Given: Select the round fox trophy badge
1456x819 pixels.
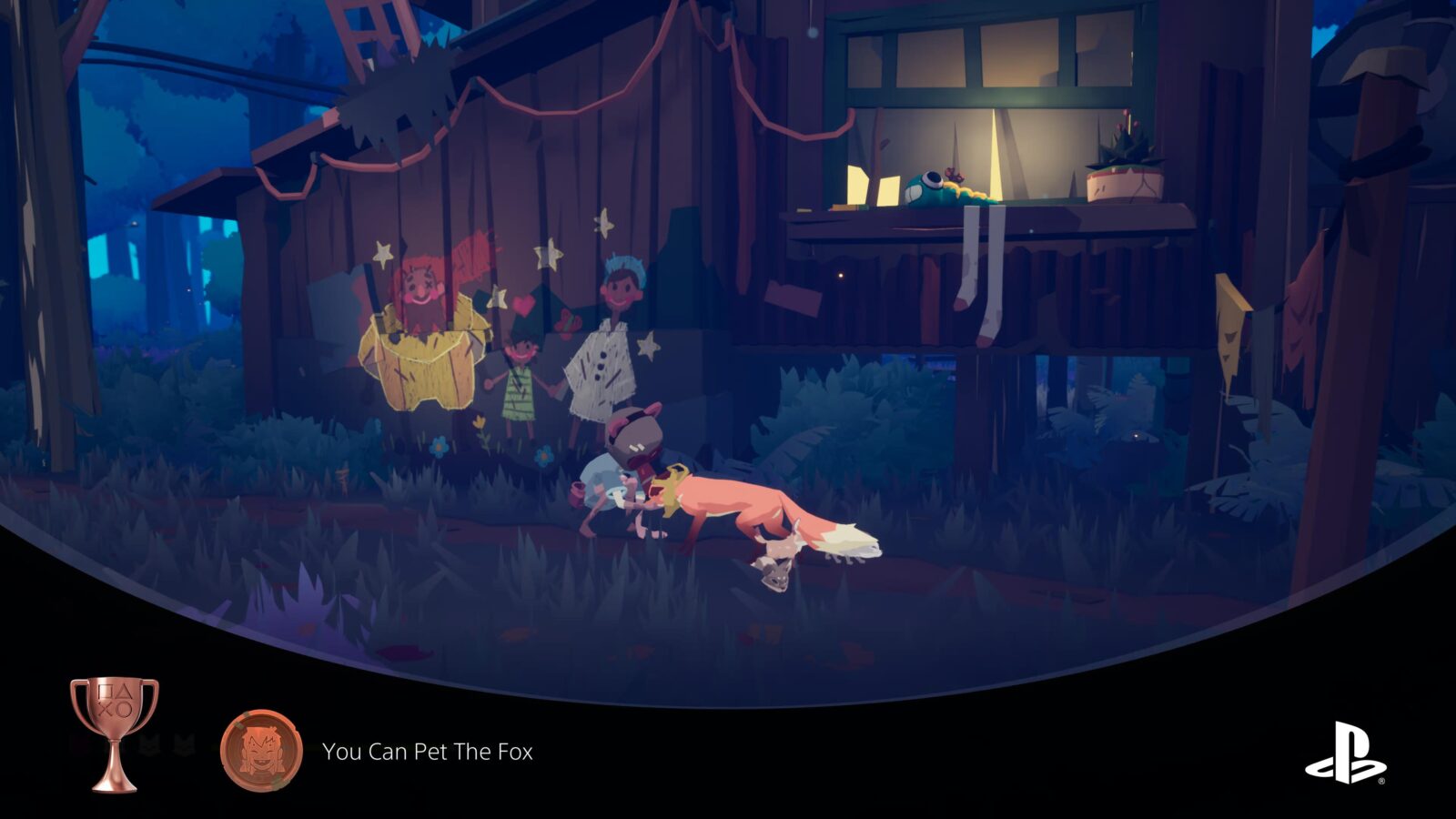Looking at the screenshot, I should (x=261, y=752).
